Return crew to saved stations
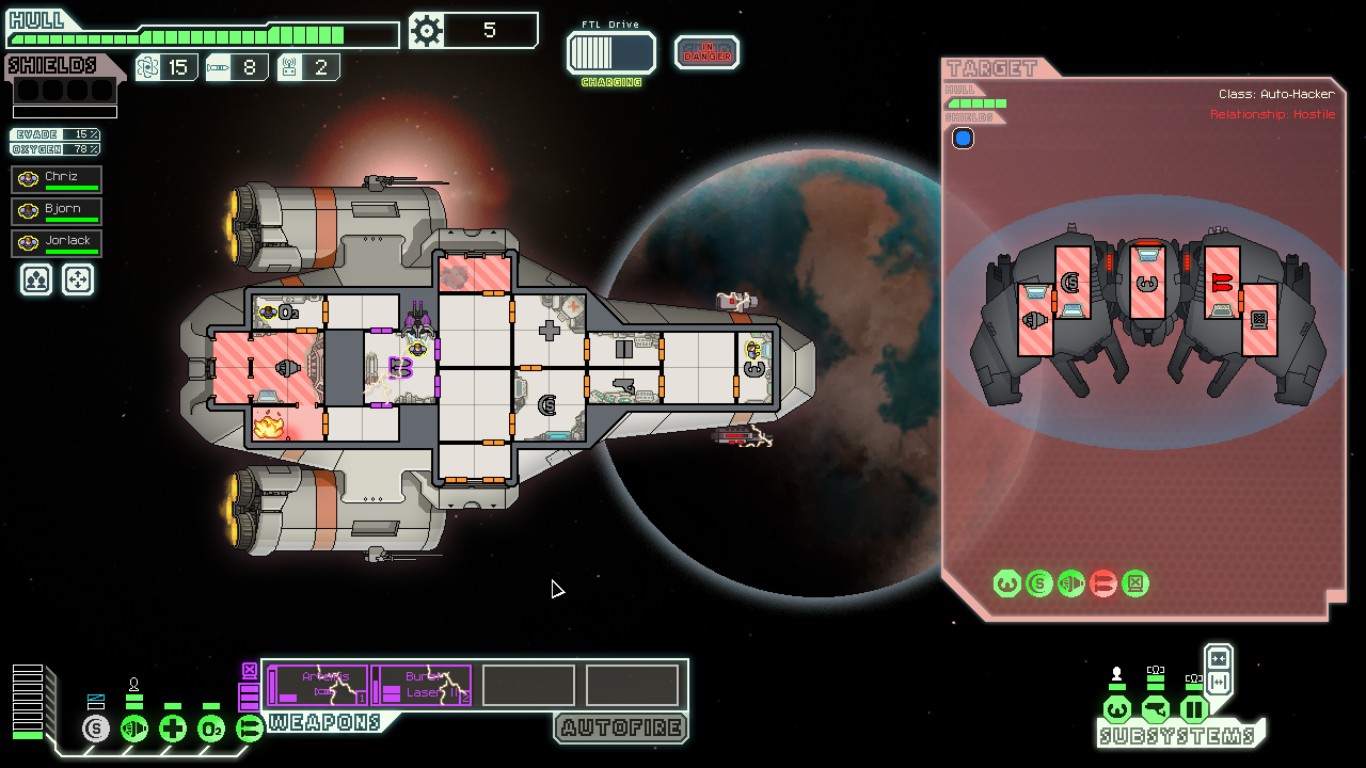 click(x=78, y=279)
